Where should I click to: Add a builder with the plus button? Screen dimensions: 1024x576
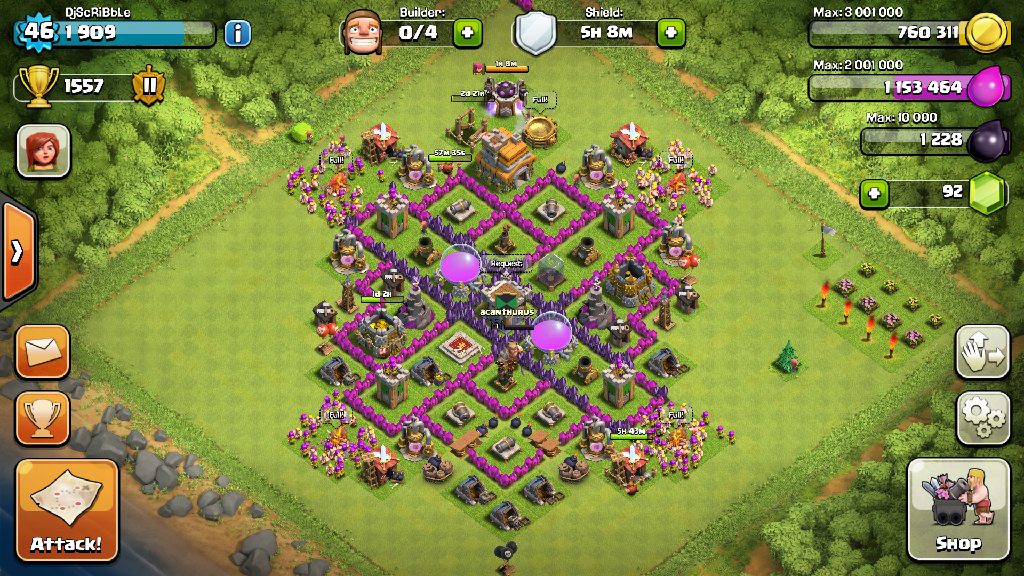click(467, 32)
